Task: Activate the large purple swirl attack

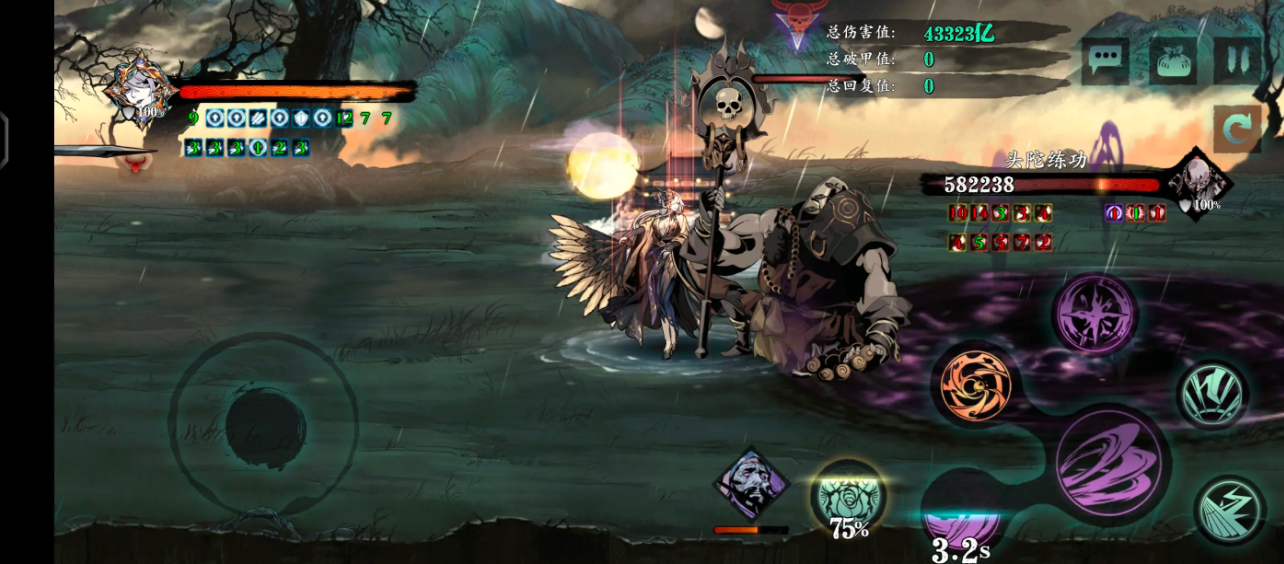Action: [x=1111, y=463]
